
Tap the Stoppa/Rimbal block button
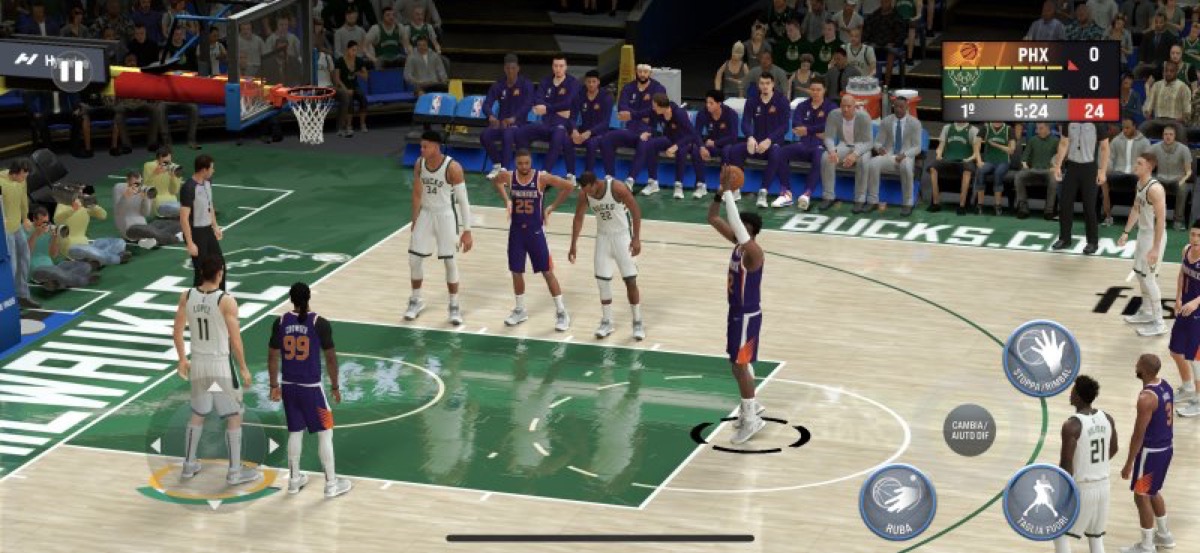coord(1041,358)
